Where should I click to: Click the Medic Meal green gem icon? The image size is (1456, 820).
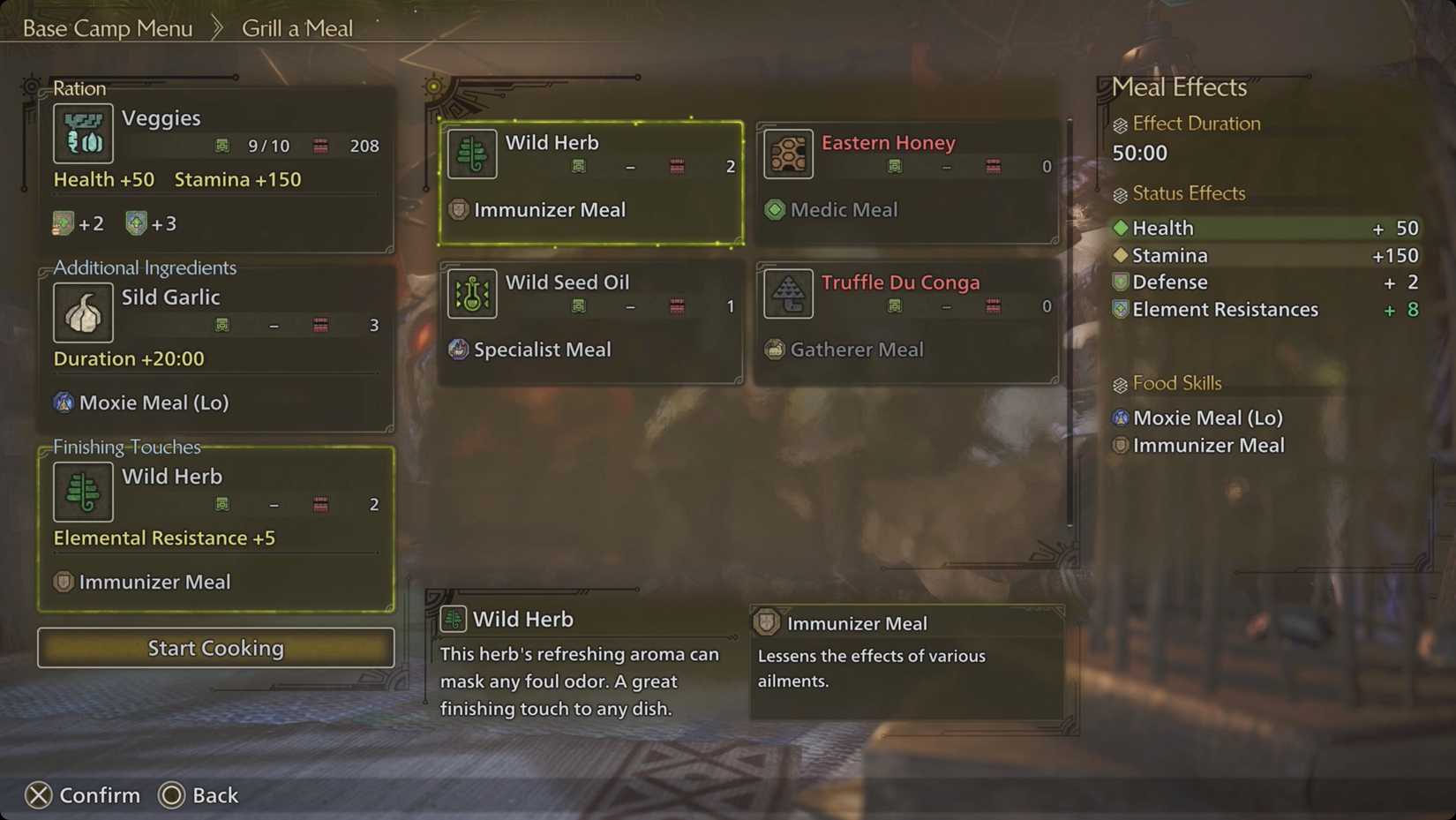(x=775, y=210)
